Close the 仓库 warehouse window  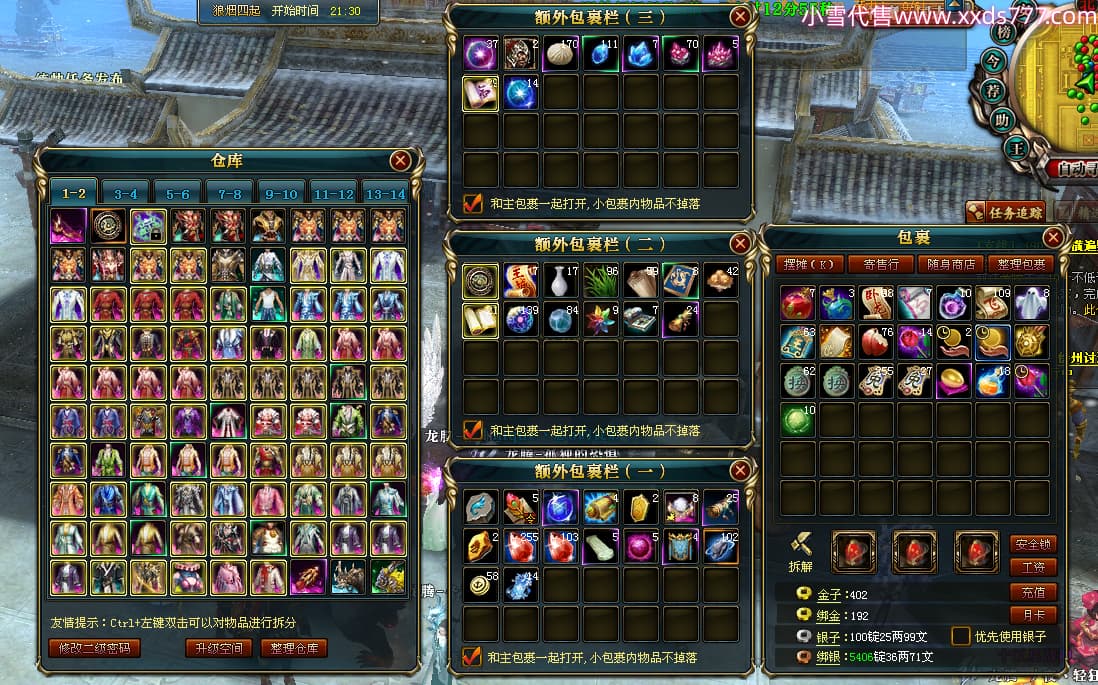pos(400,160)
